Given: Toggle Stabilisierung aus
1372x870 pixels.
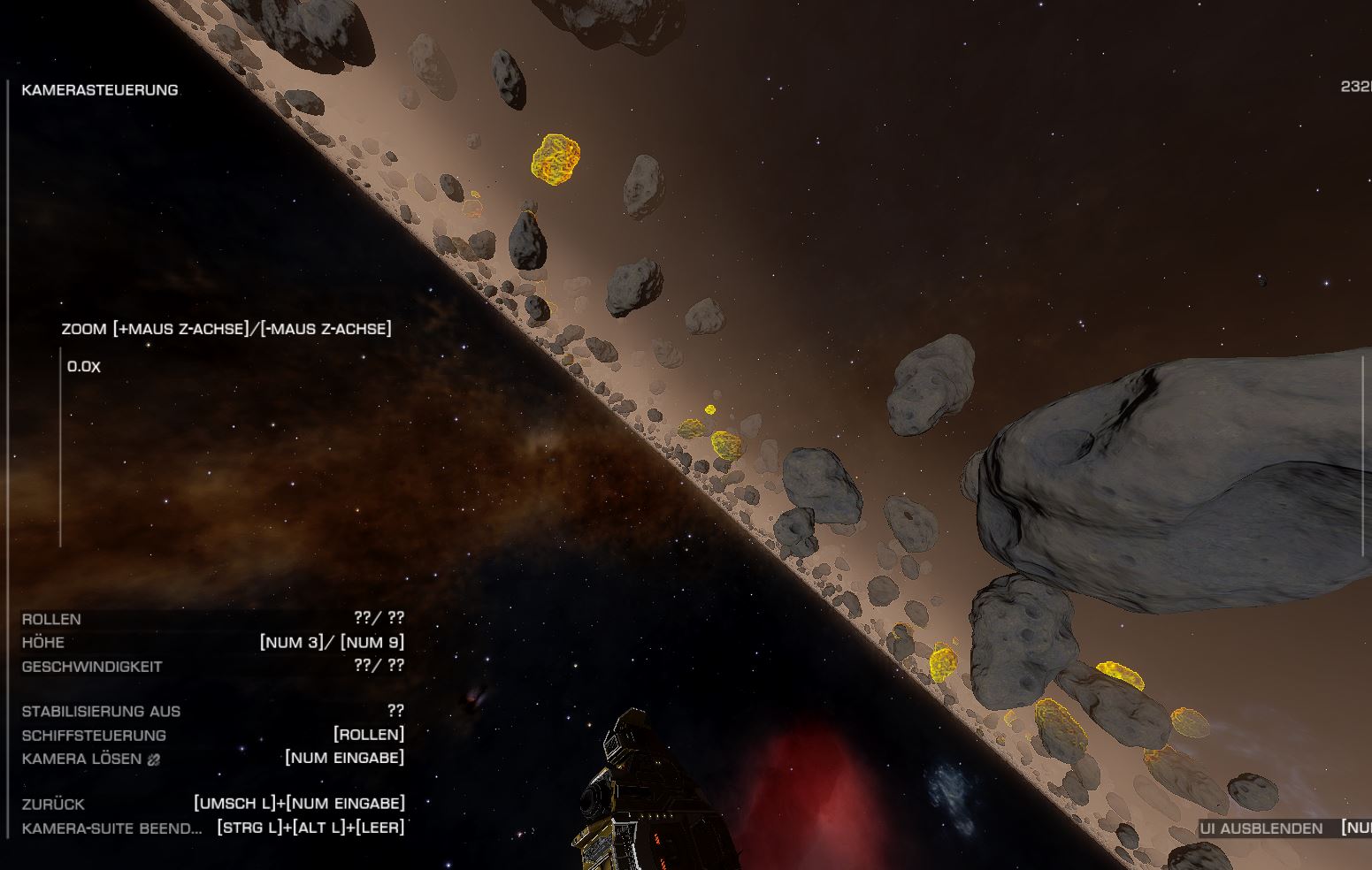Looking at the screenshot, I should click(x=101, y=711).
